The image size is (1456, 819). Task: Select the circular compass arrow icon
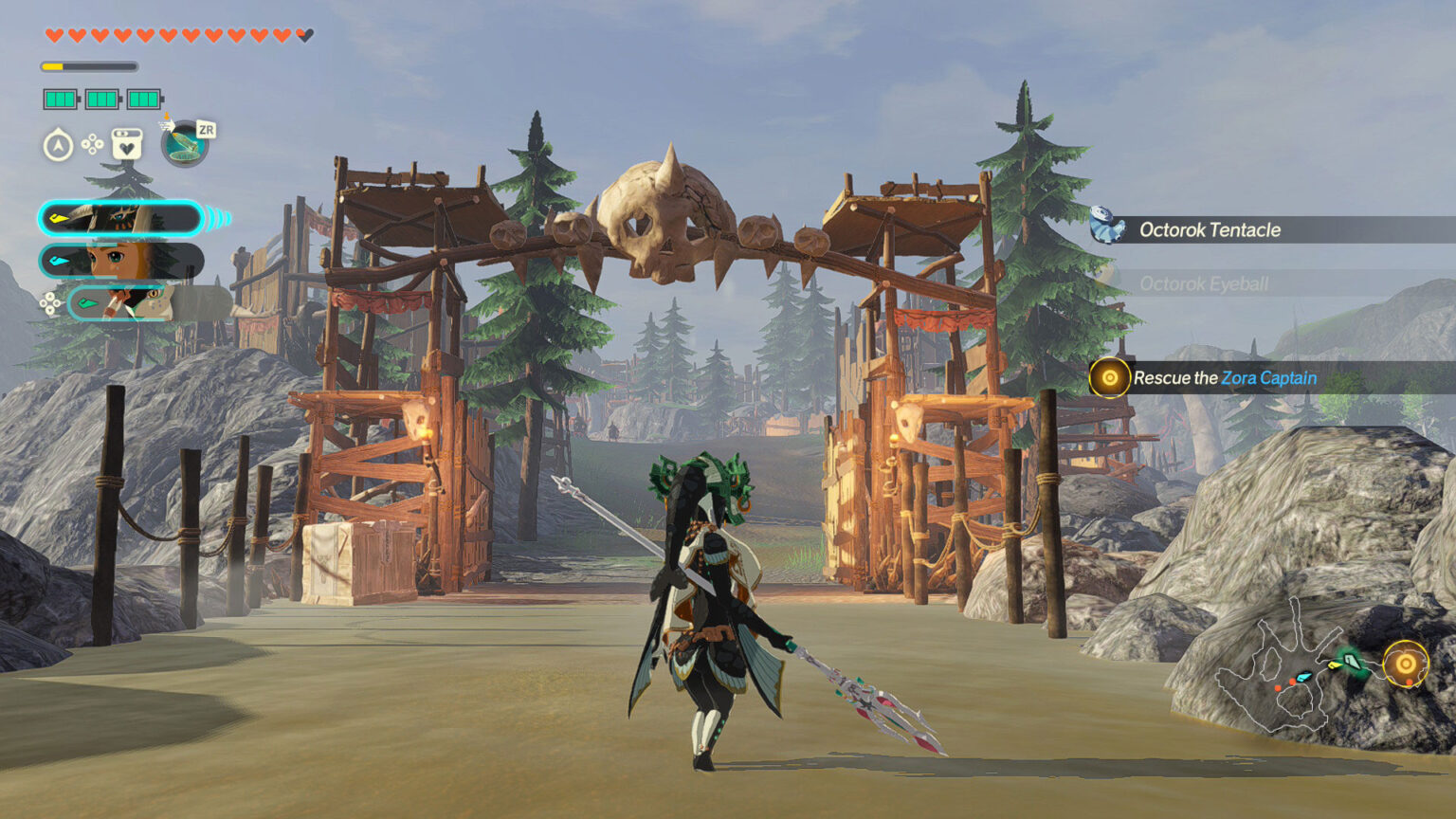click(57, 145)
